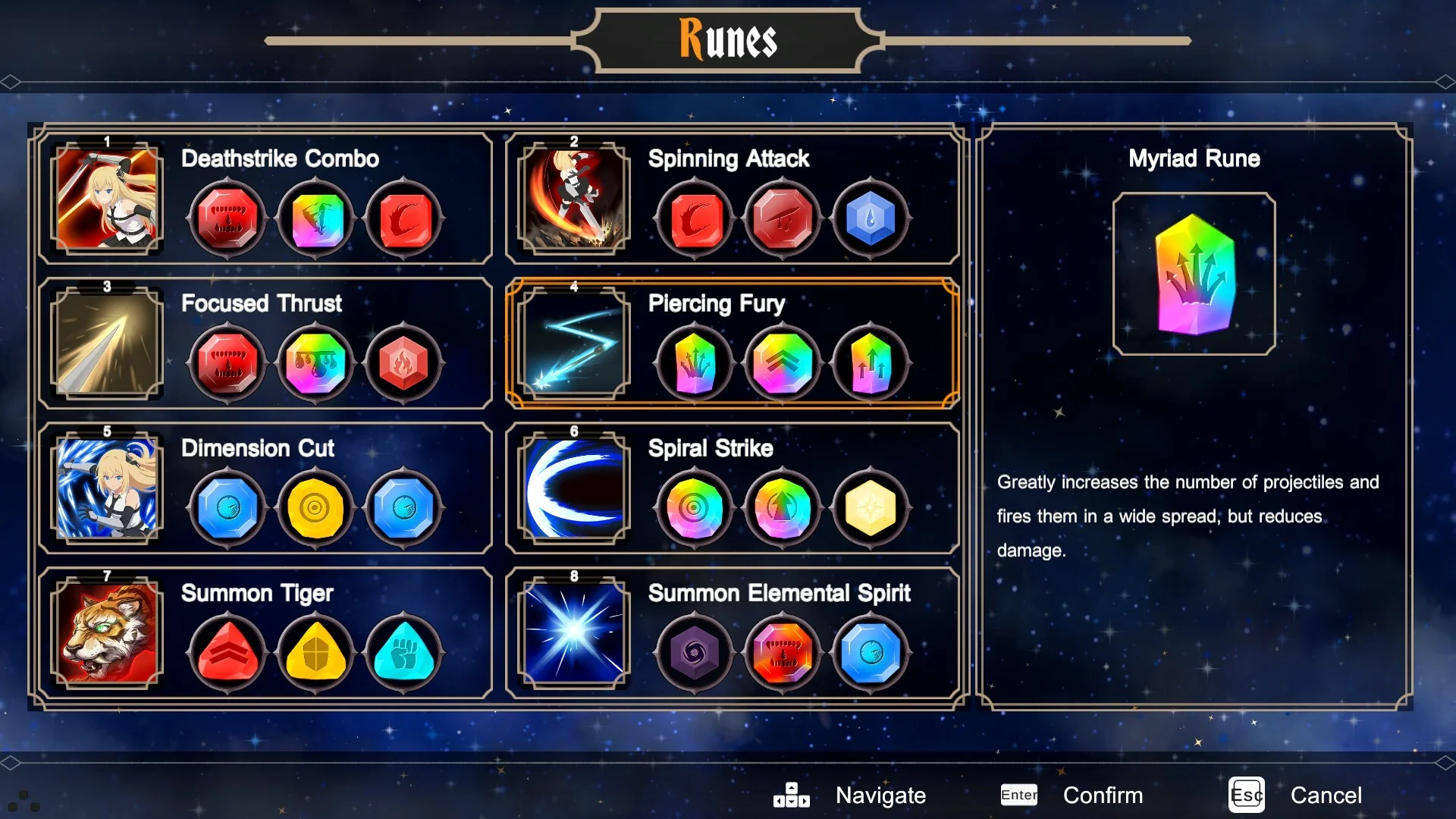The width and height of the screenshot is (1456, 819).
Task: Select Spiral Strike's pale yellow star rune
Action: (x=871, y=508)
